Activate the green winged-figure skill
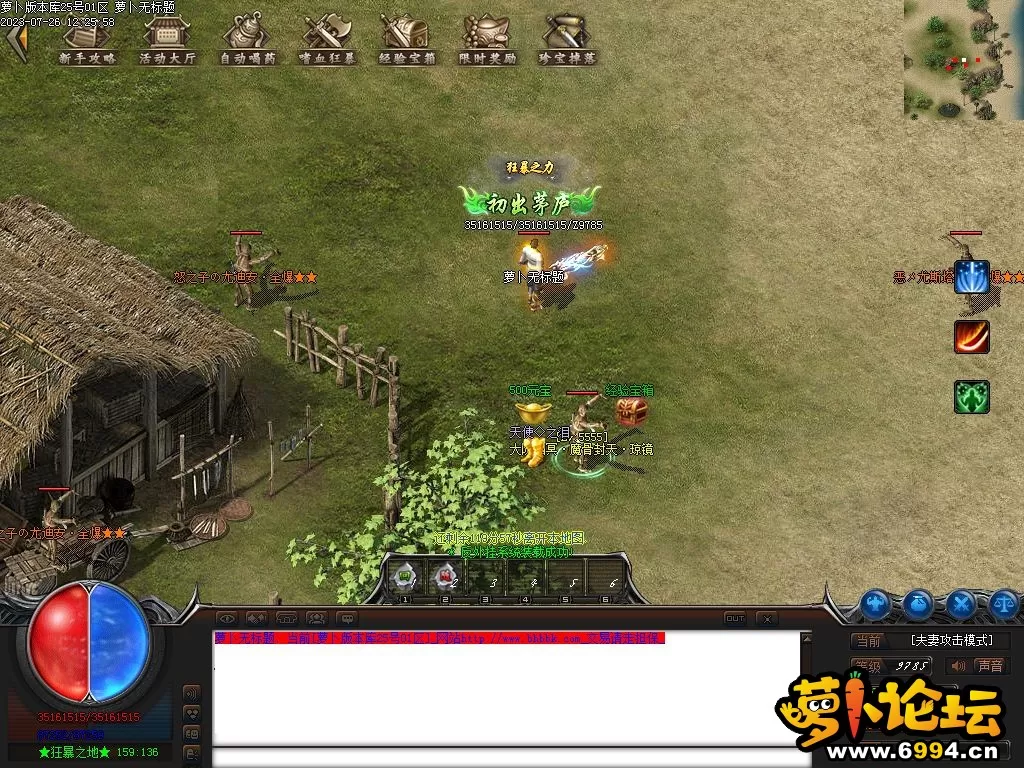The height and width of the screenshot is (768, 1024). click(971, 397)
